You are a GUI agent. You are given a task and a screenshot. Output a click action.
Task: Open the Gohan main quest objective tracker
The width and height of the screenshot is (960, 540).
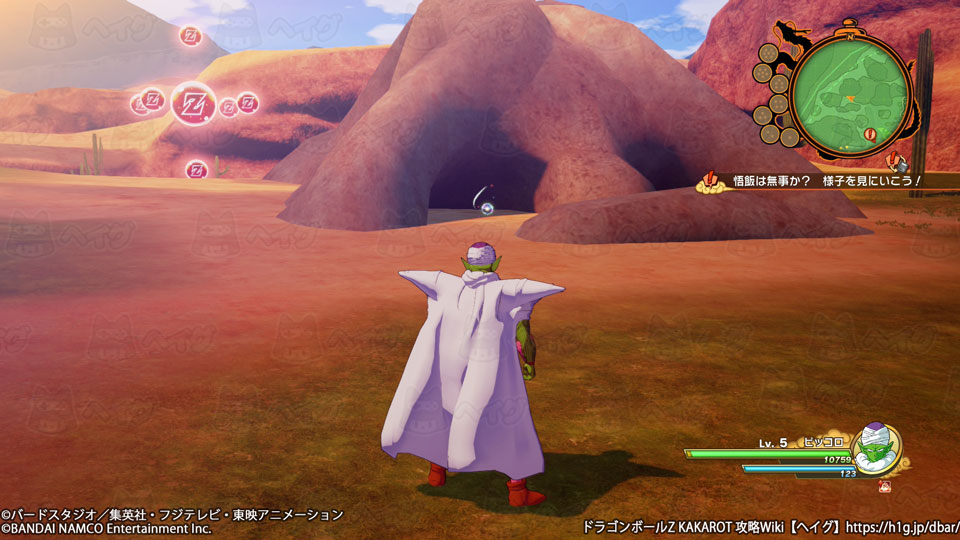tap(817, 181)
